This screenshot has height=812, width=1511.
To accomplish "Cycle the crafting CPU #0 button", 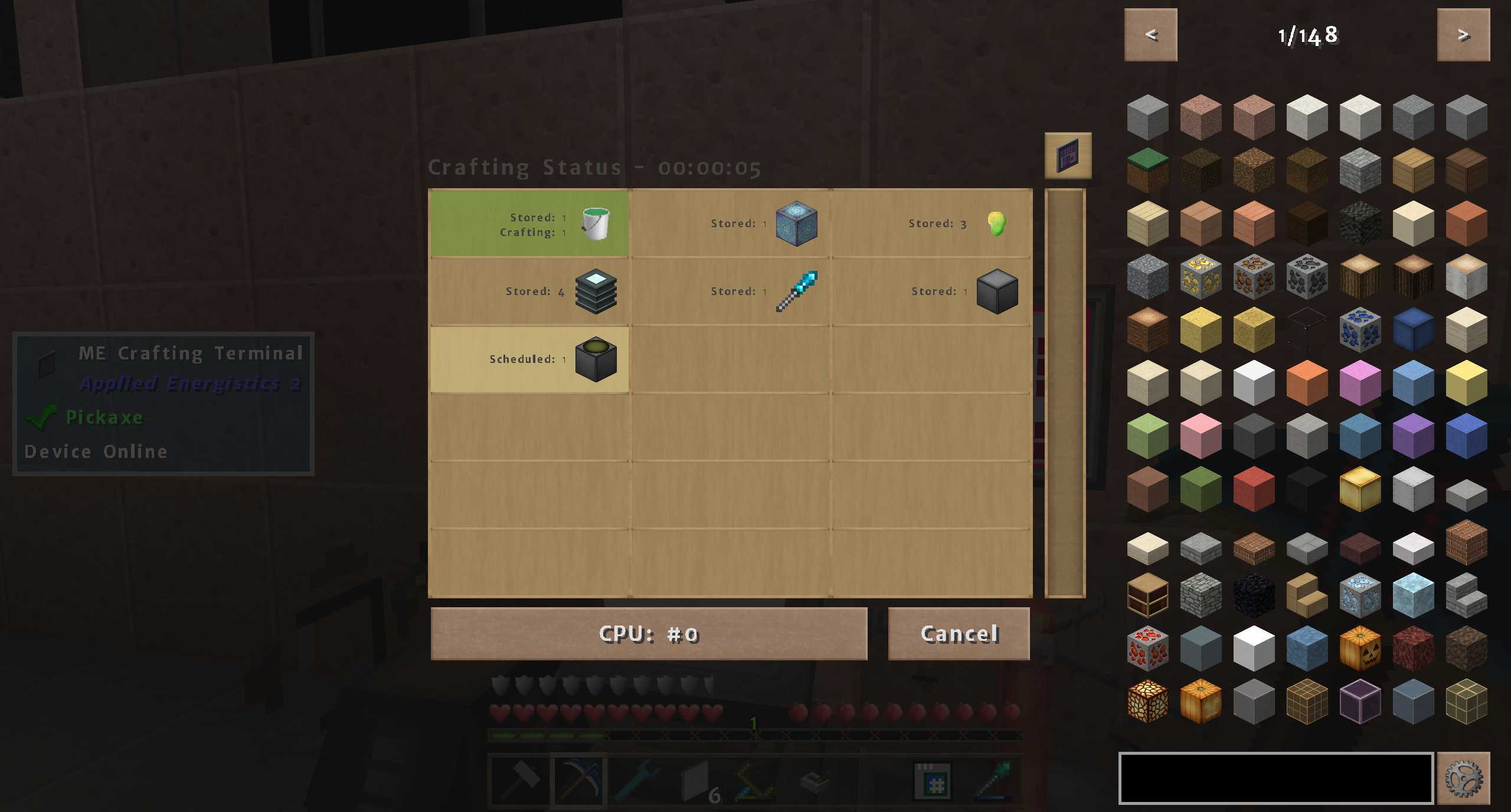I will (x=649, y=633).
